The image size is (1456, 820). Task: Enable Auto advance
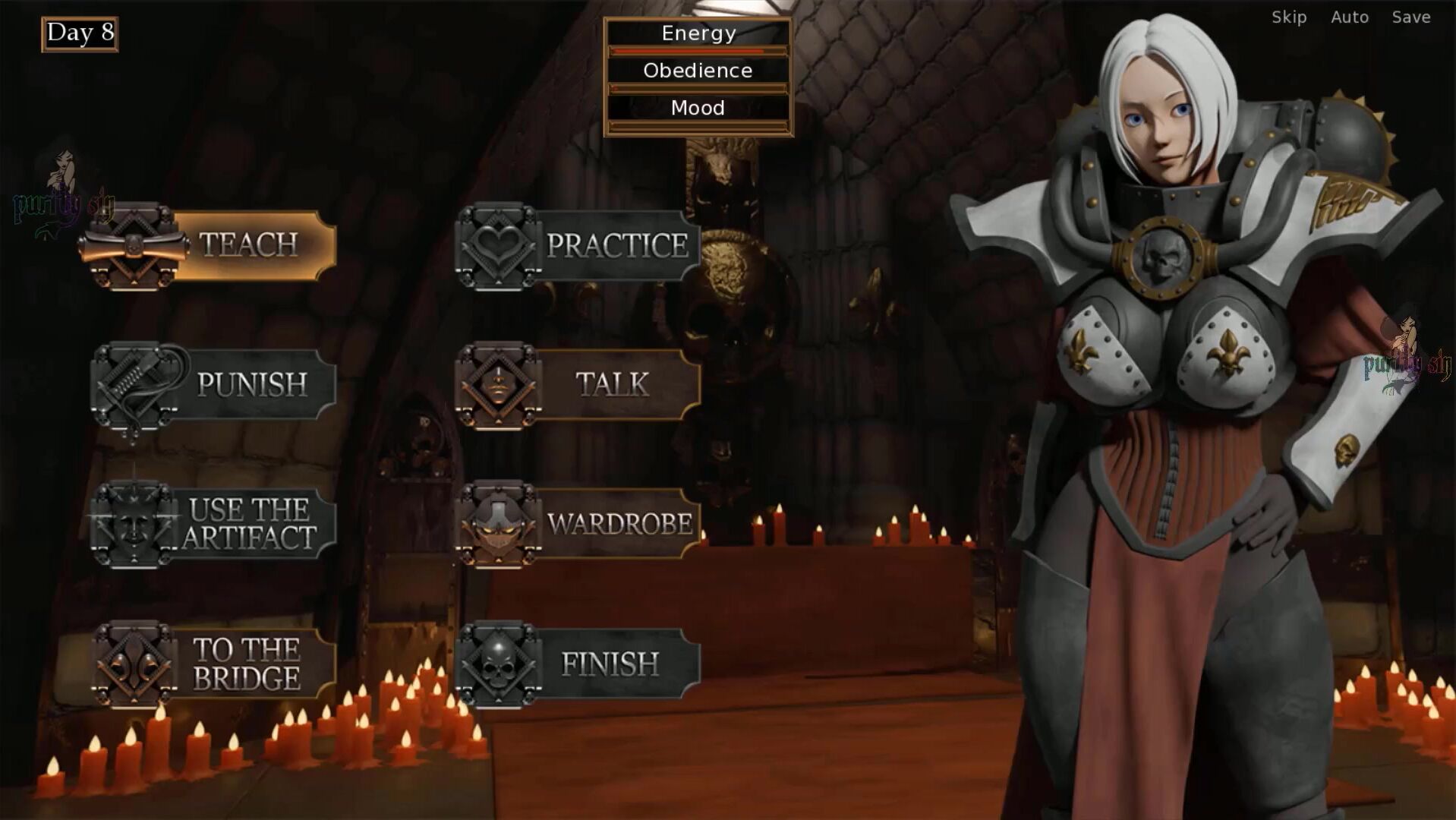pyautogui.click(x=1350, y=17)
